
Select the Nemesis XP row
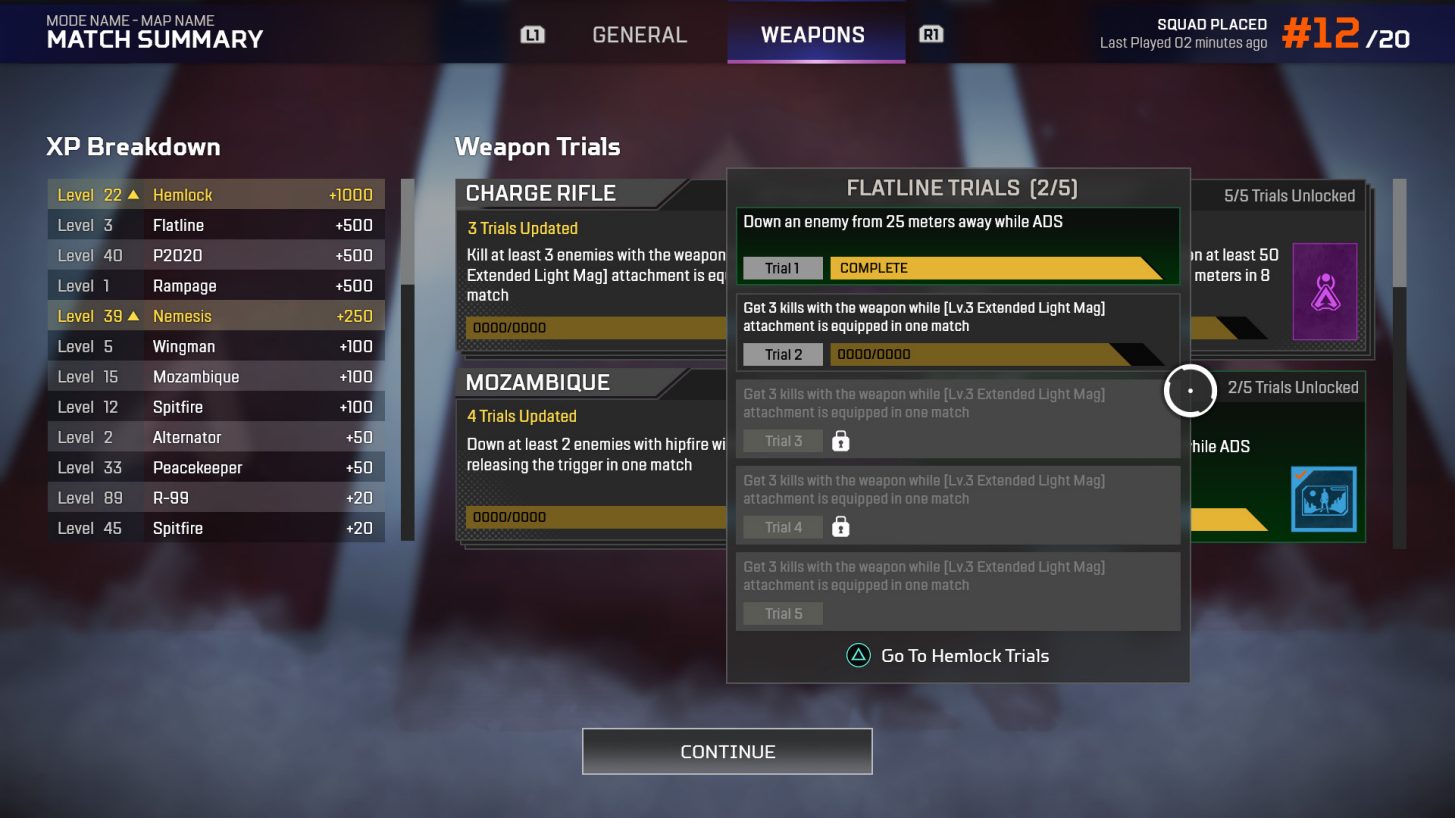pos(216,316)
